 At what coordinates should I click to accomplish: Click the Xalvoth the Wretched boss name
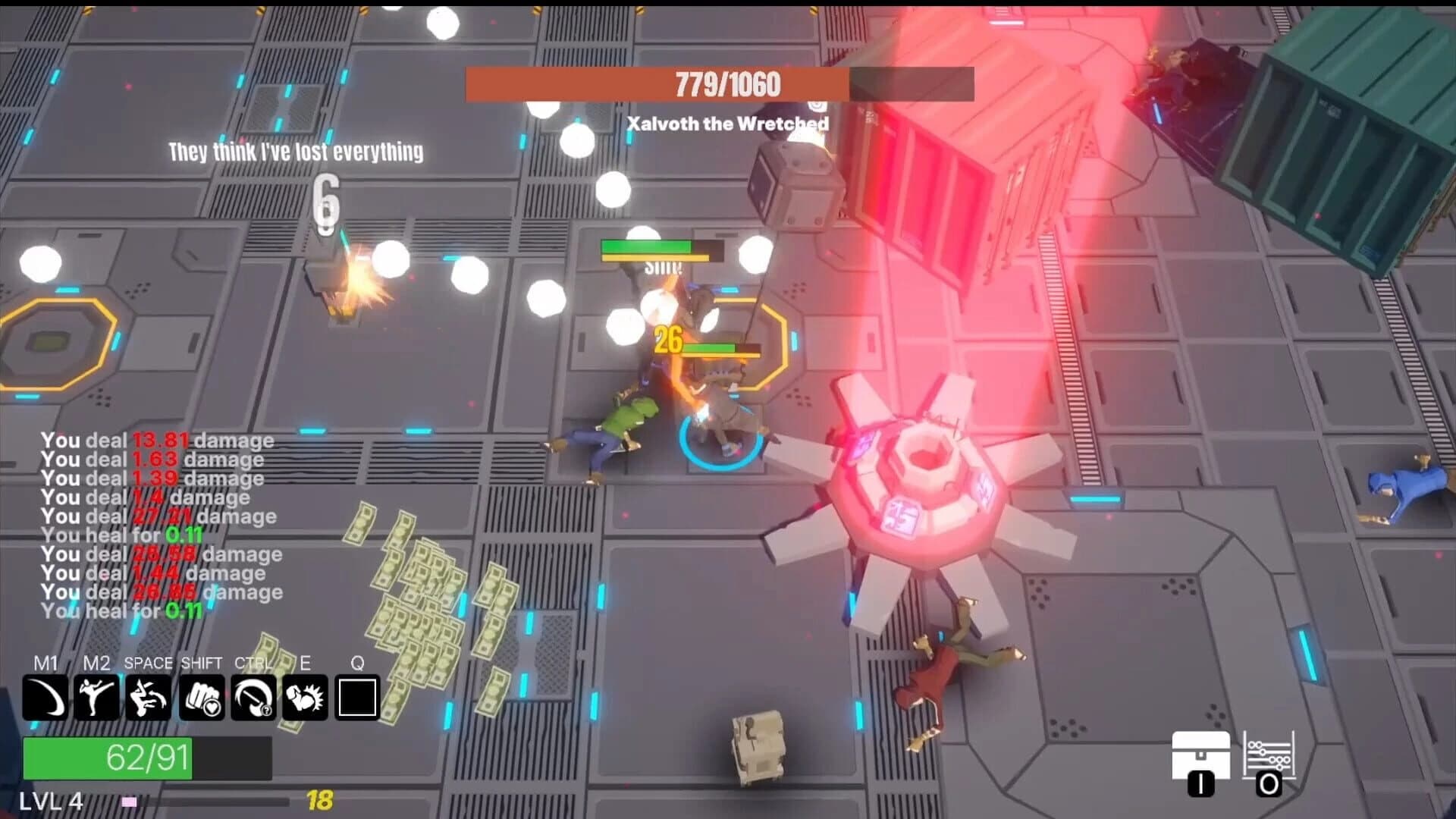click(727, 124)
